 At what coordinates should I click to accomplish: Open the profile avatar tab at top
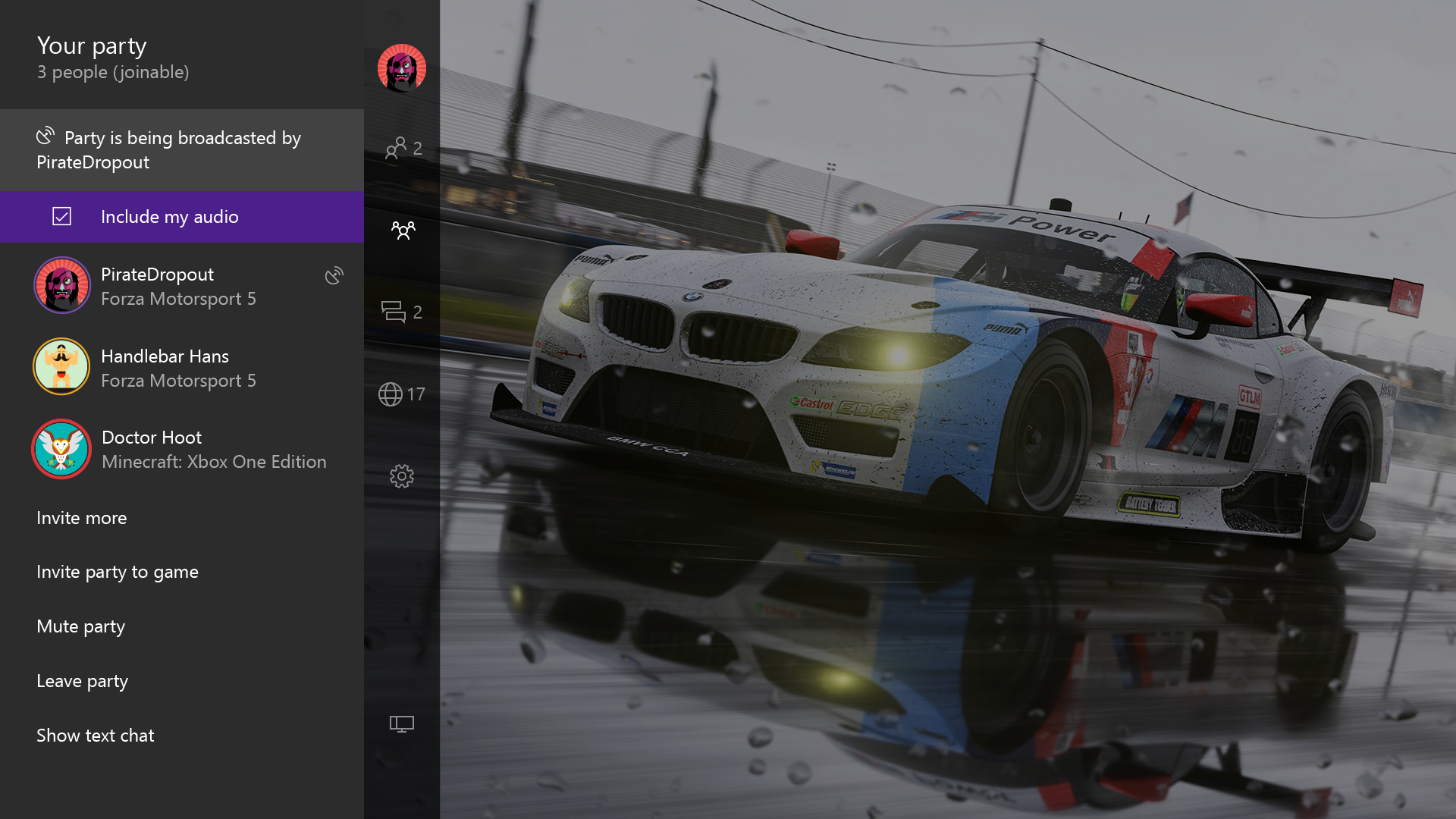pyautogui.click(x=402, y=68)
